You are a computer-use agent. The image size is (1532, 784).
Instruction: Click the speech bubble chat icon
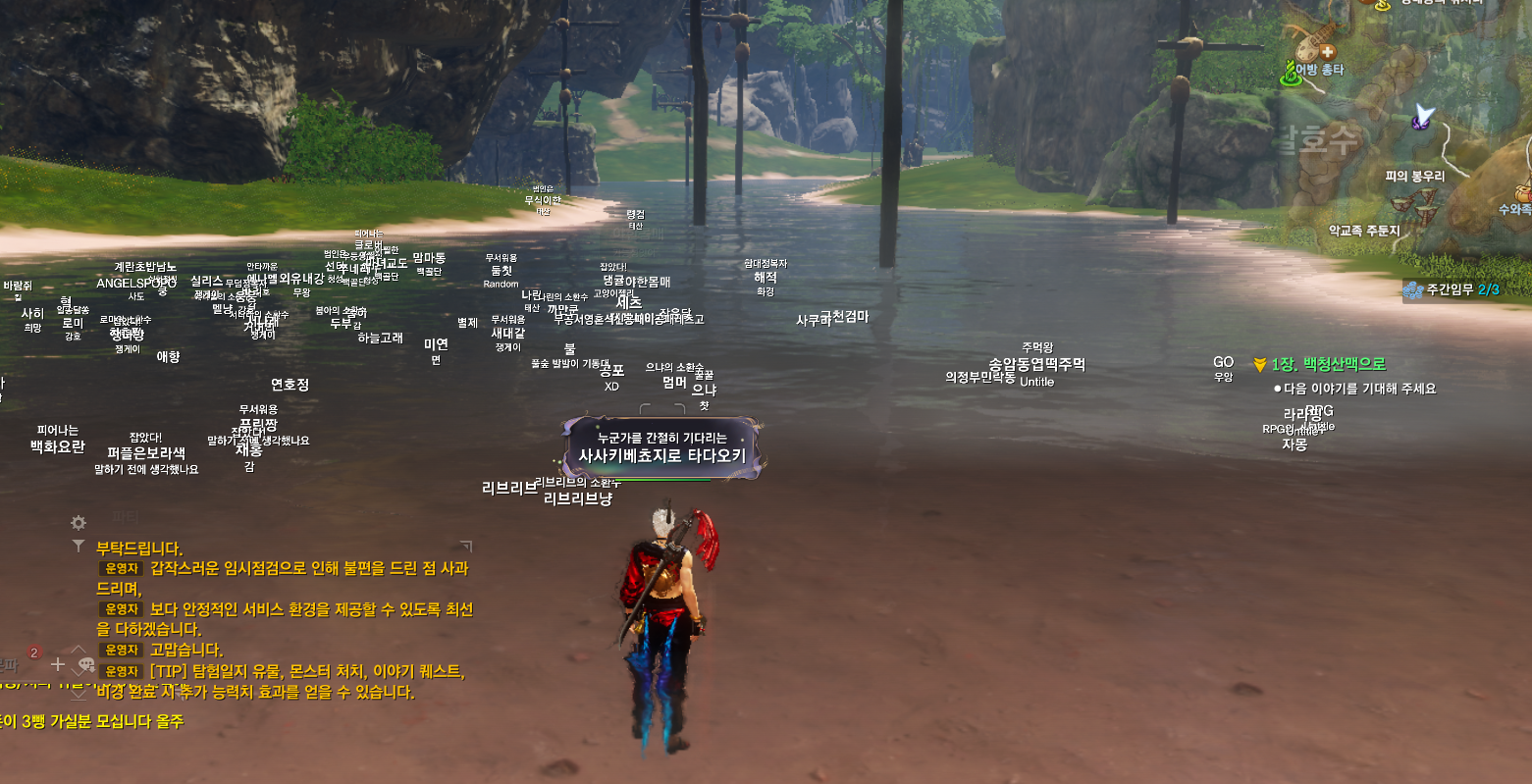coord(85,664)
